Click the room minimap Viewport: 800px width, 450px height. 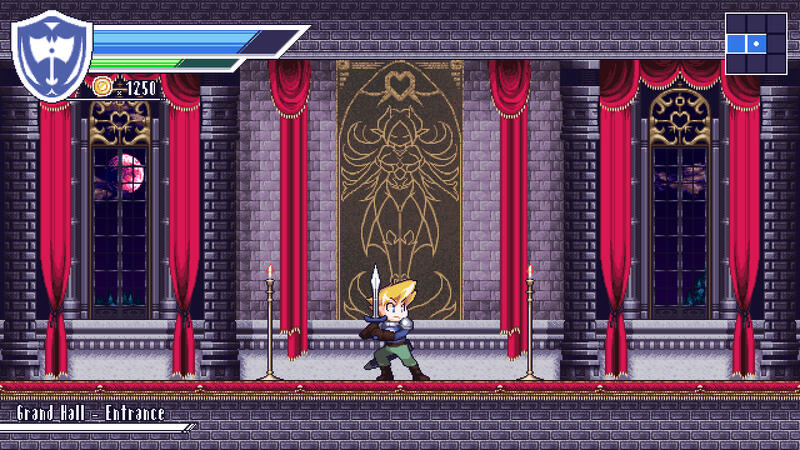coord(757,44)
